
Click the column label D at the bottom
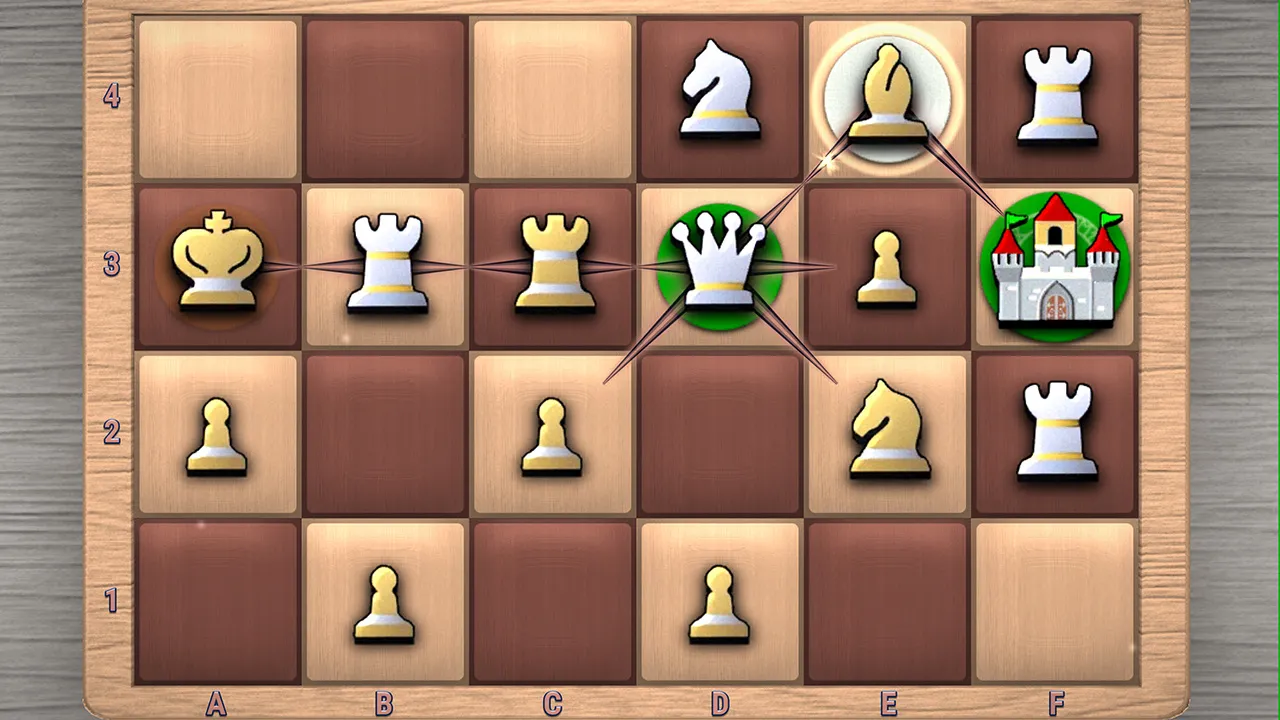718,703
